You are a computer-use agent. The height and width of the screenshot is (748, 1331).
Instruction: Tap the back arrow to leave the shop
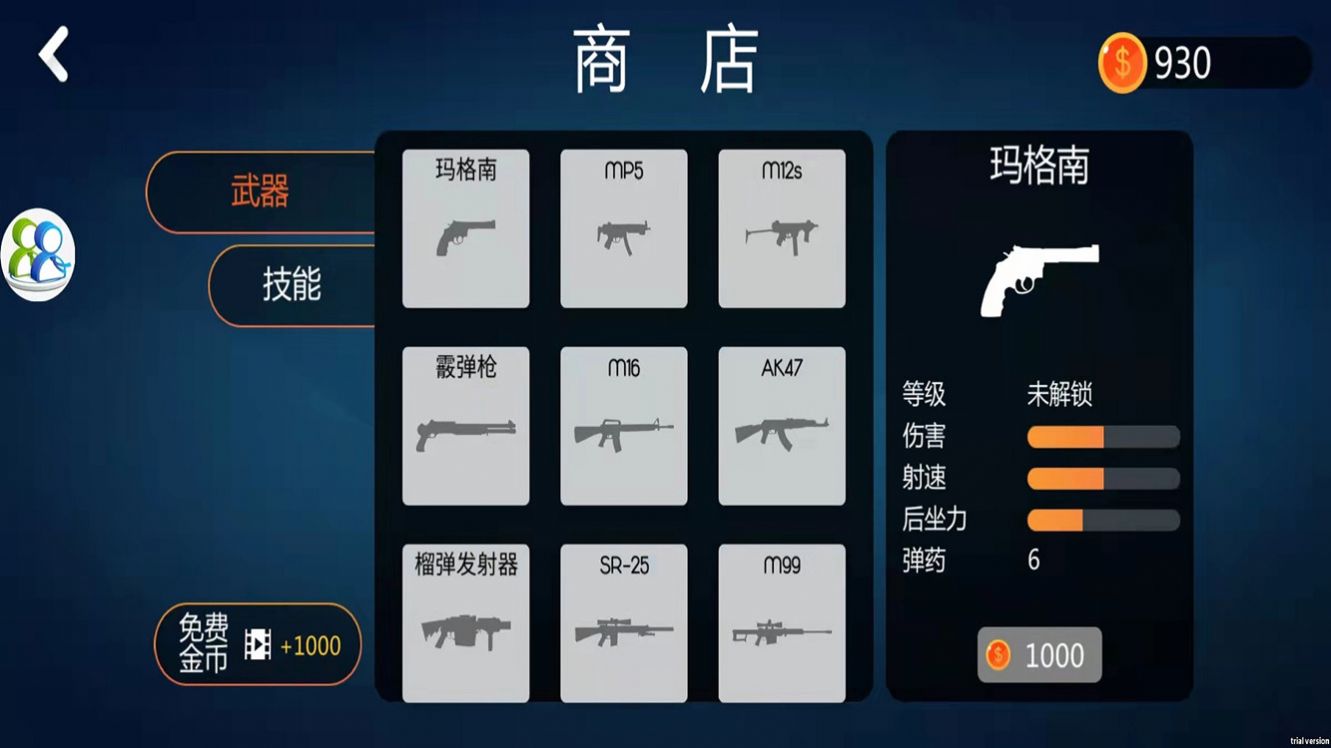[x=51, y=55]
